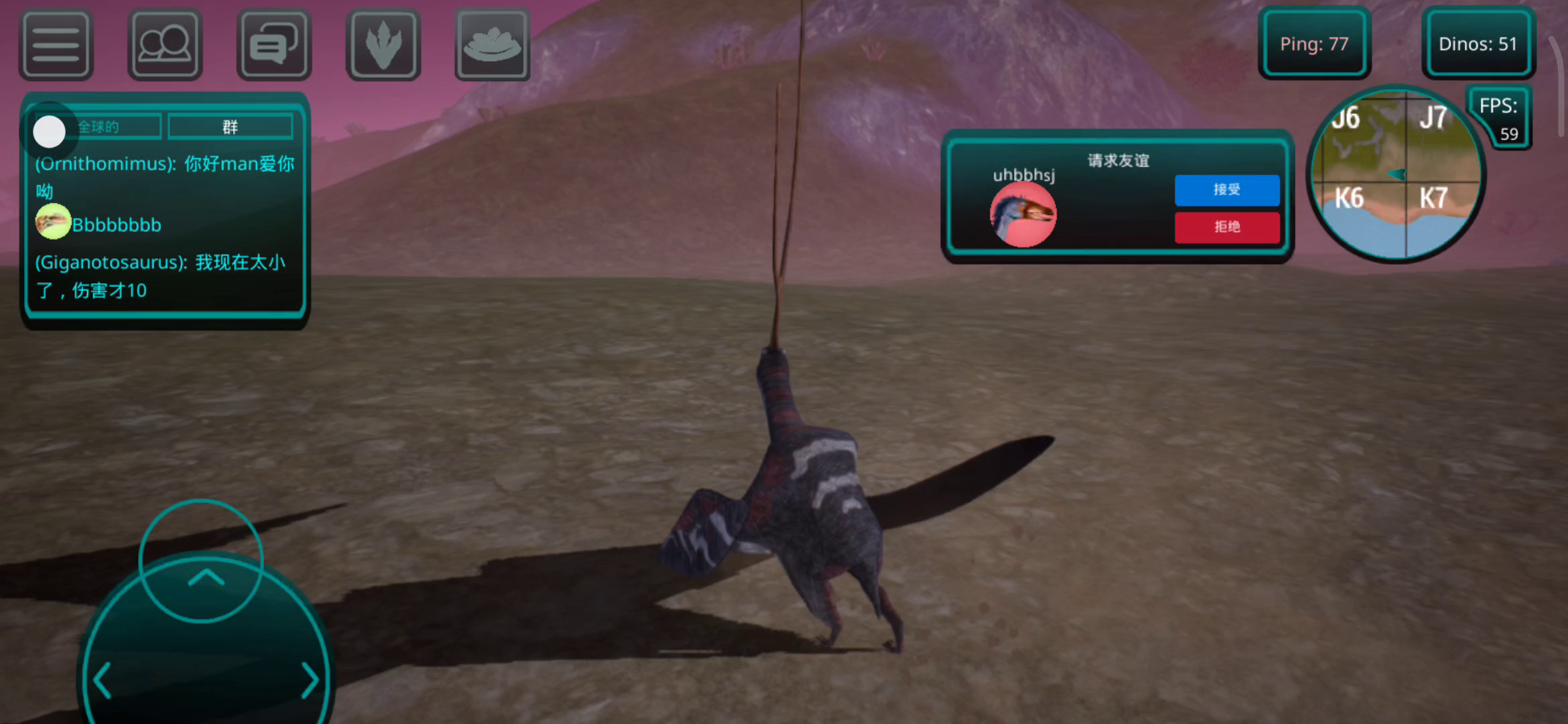This screenshot has height=724, width=1568.
Task: Tap the joystick's forward arrow
Action: [x=206, y=577]
